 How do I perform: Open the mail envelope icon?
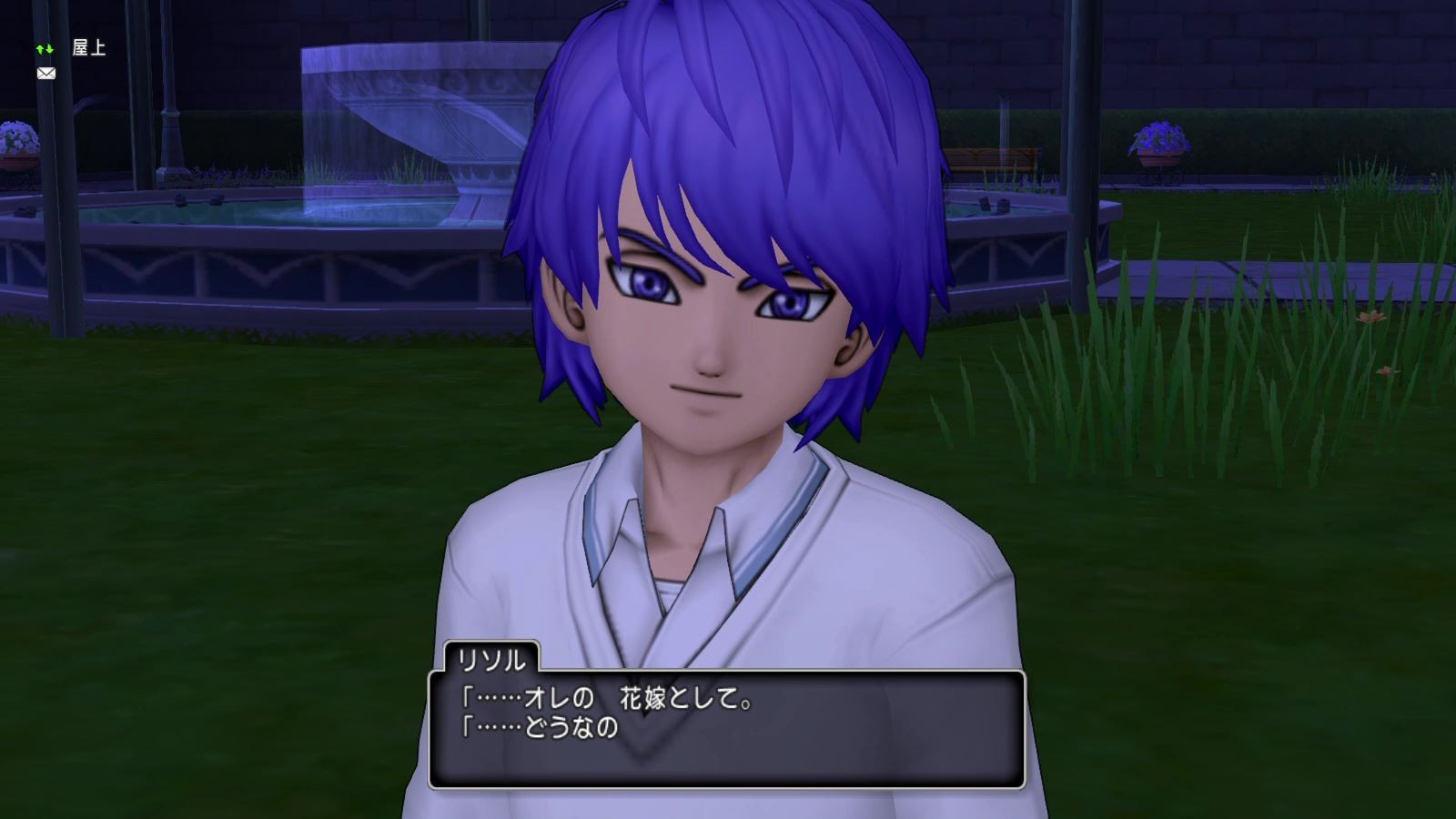(x=45, y=72)
